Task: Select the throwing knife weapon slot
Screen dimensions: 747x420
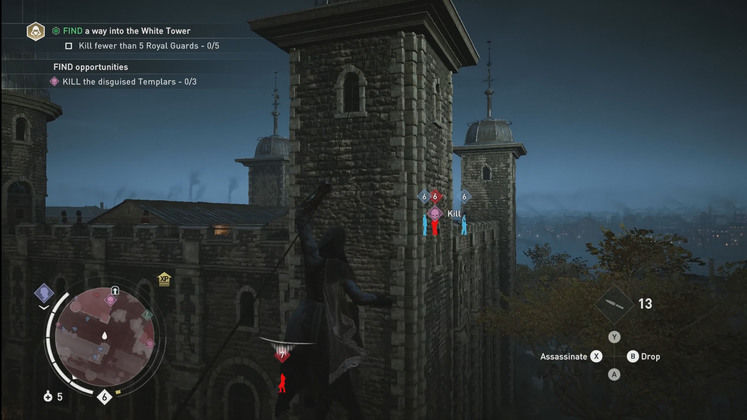Action: click(x=613, y=304)
